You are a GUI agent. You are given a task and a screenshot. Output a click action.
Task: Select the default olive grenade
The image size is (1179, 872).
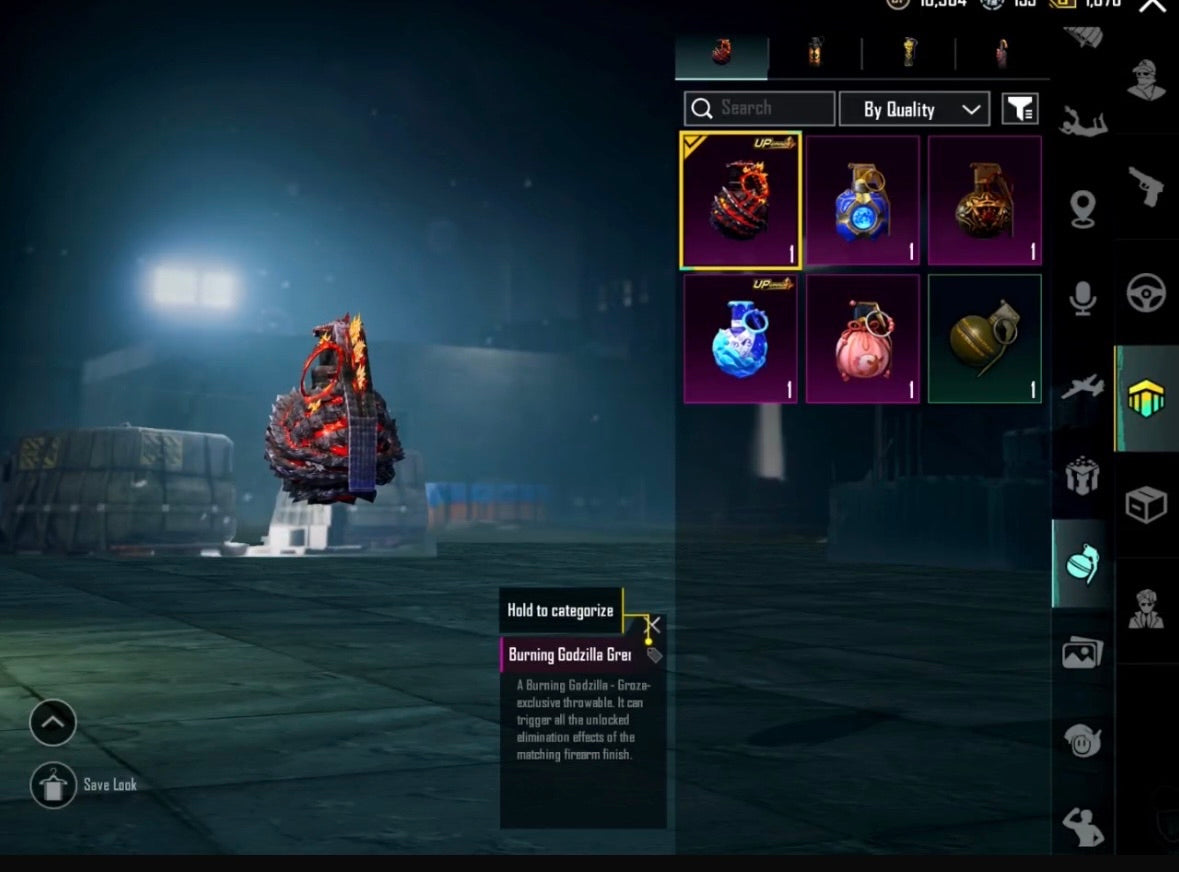click(984, 340)
